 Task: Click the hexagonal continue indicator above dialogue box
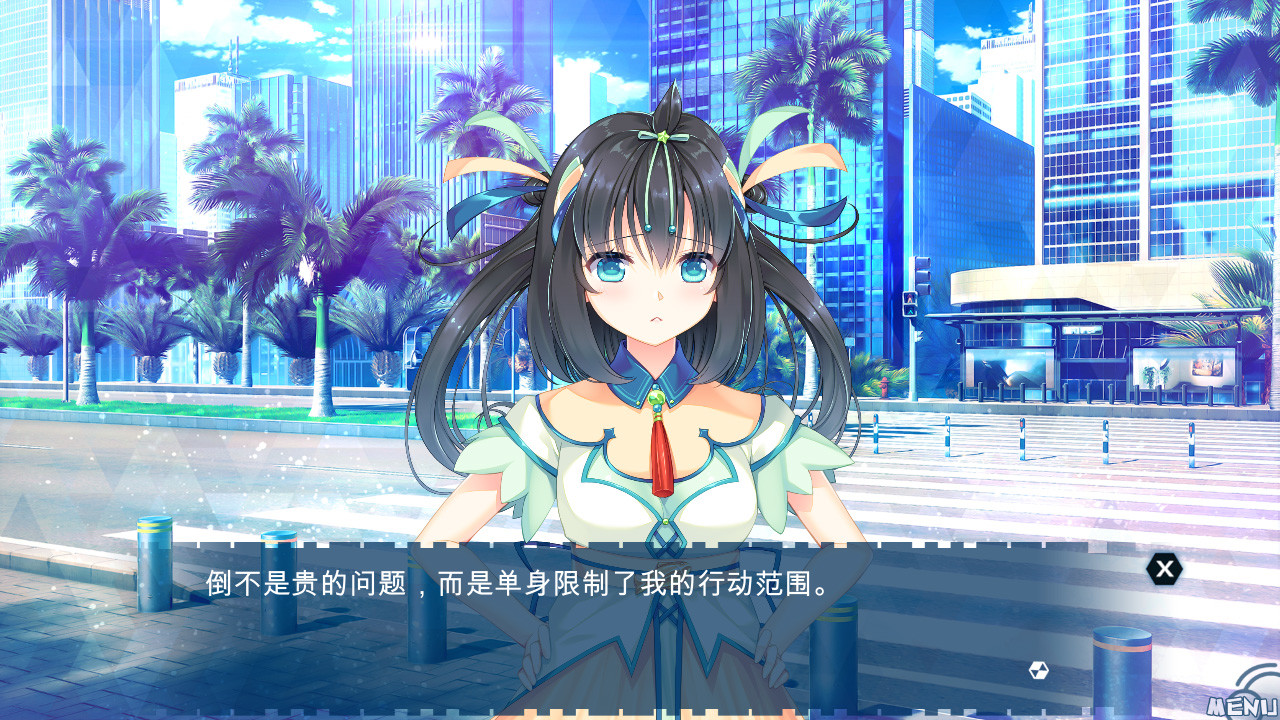point(1038,668)
